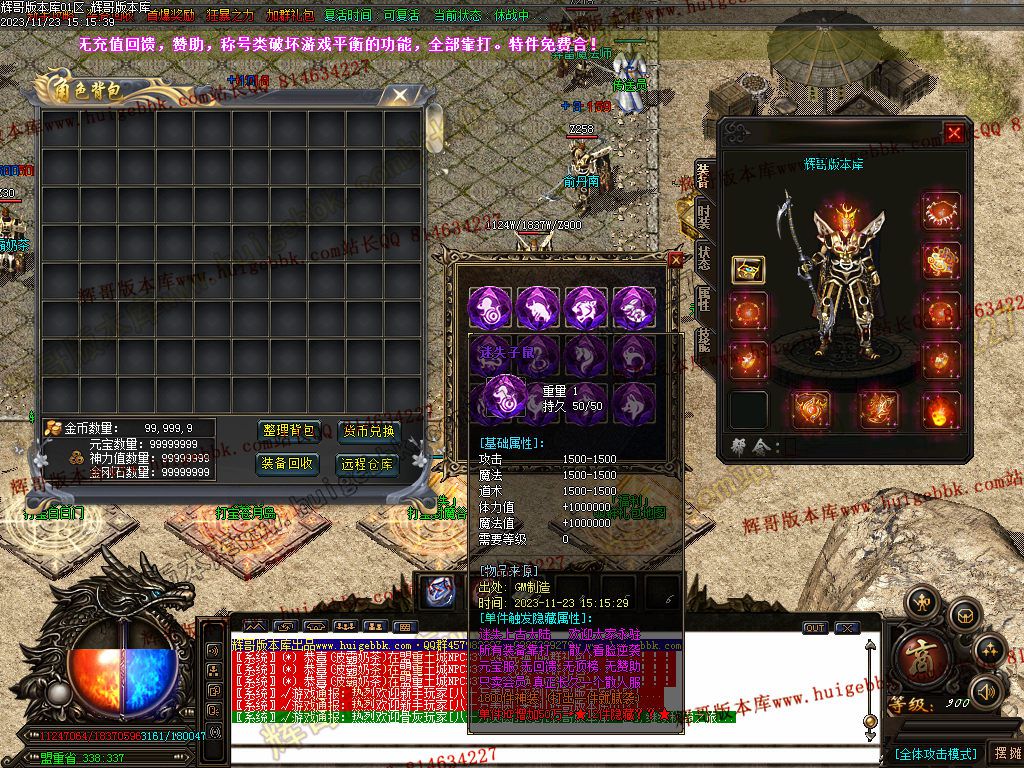Switch to the 时装 fashion tab
The image size is (1024, 768).
point(704,217)
